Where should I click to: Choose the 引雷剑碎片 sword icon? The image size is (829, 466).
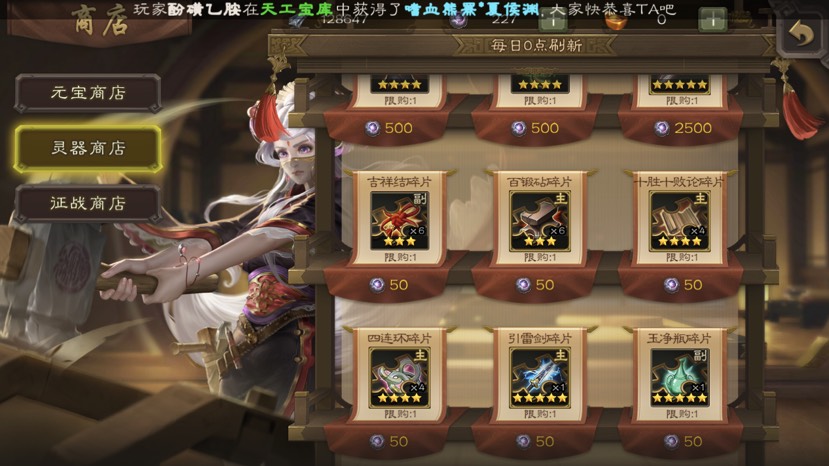tap(539, 375)
